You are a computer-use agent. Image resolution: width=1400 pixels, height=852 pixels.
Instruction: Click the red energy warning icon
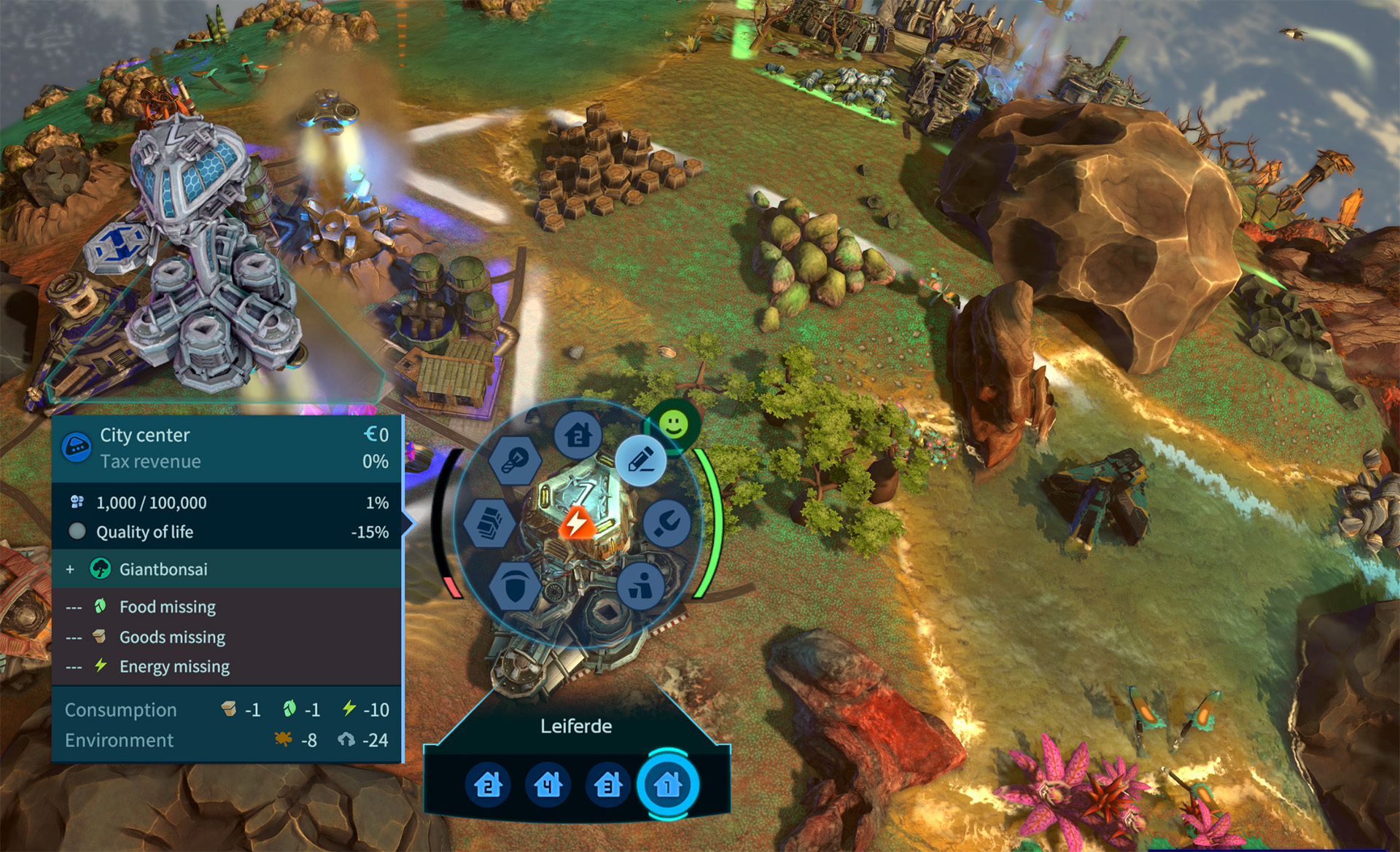(577, 523)
